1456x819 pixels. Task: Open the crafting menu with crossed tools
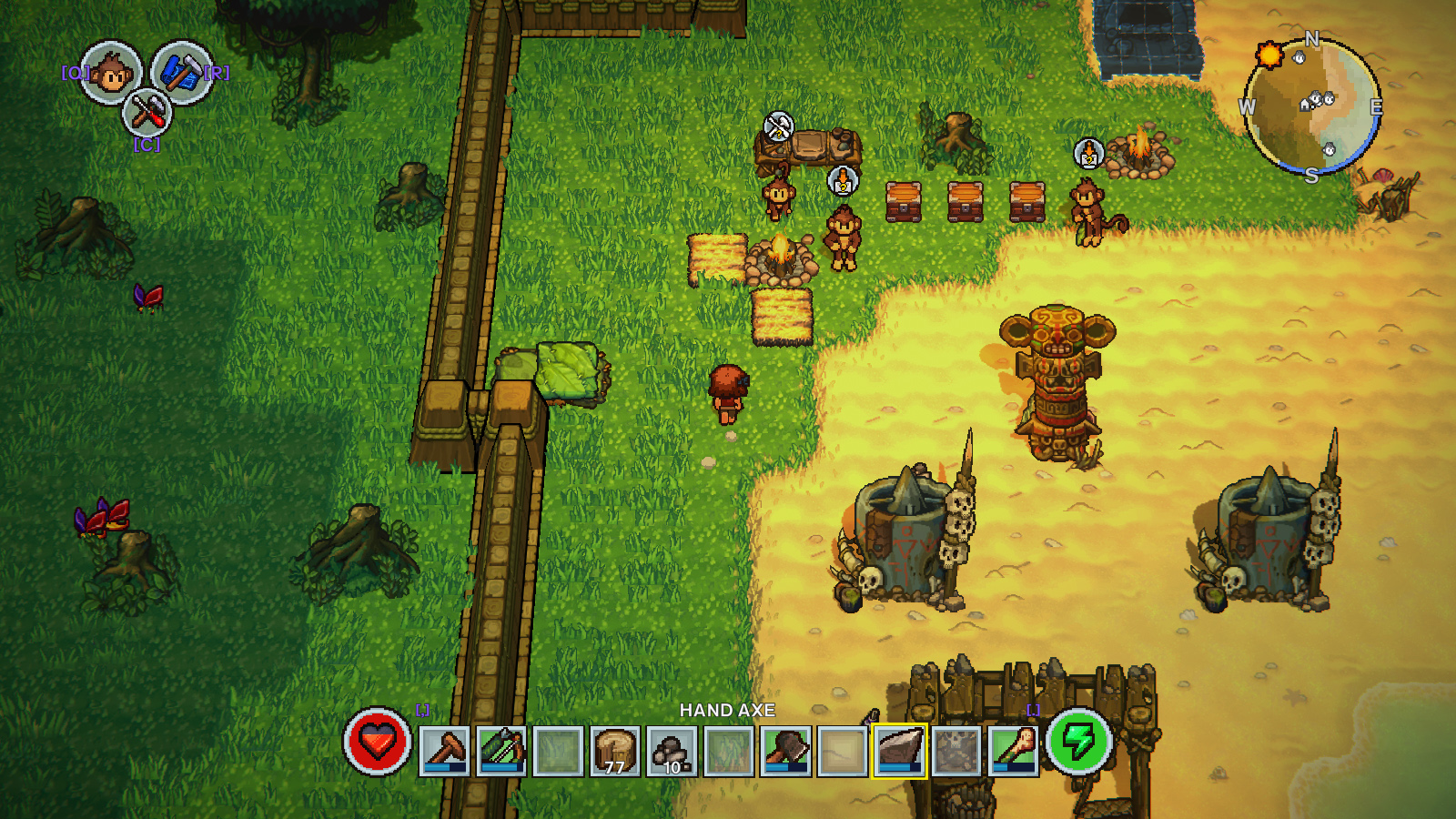point(147,113)
